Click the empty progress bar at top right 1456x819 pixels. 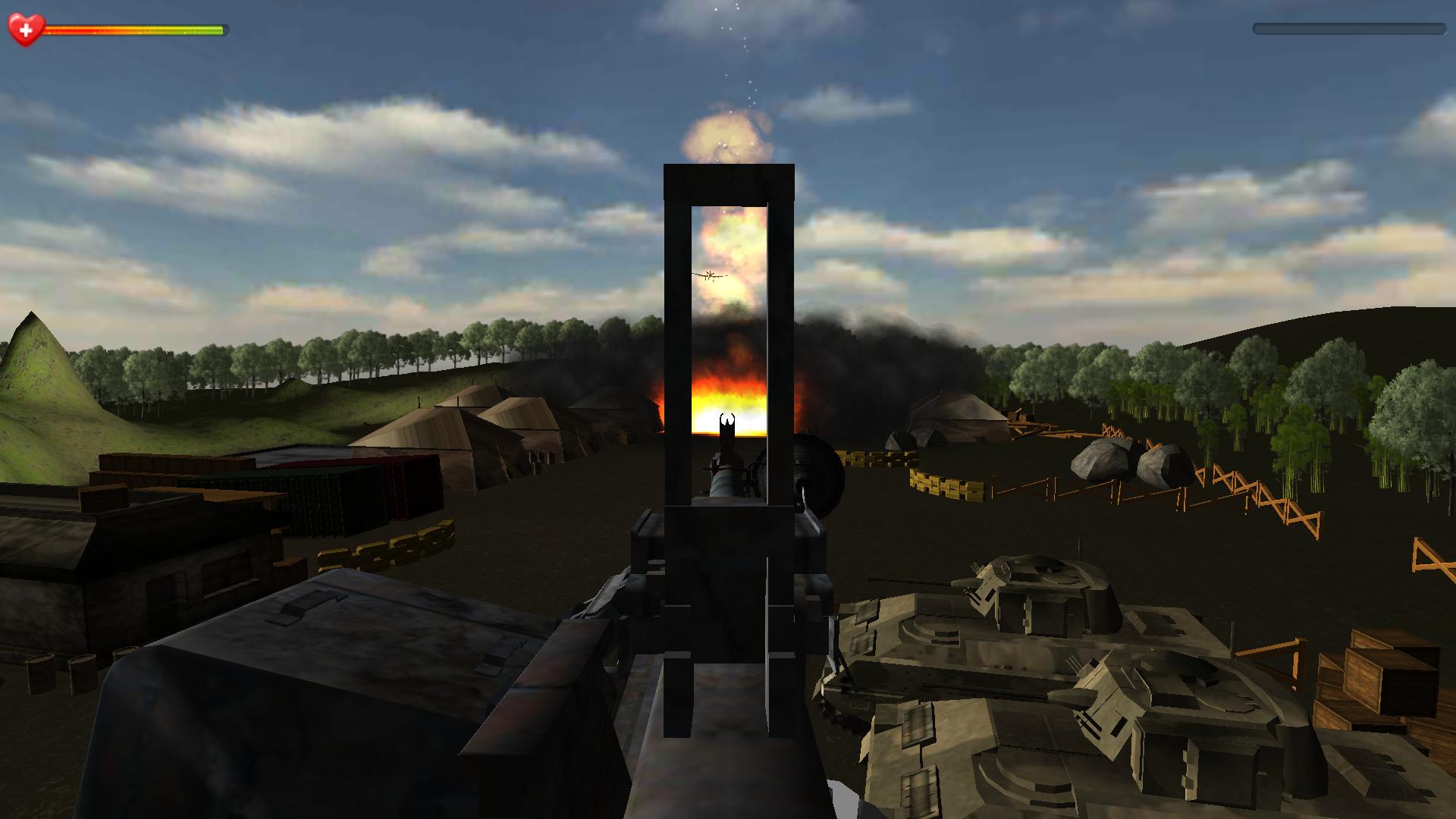coord(1350,29)
